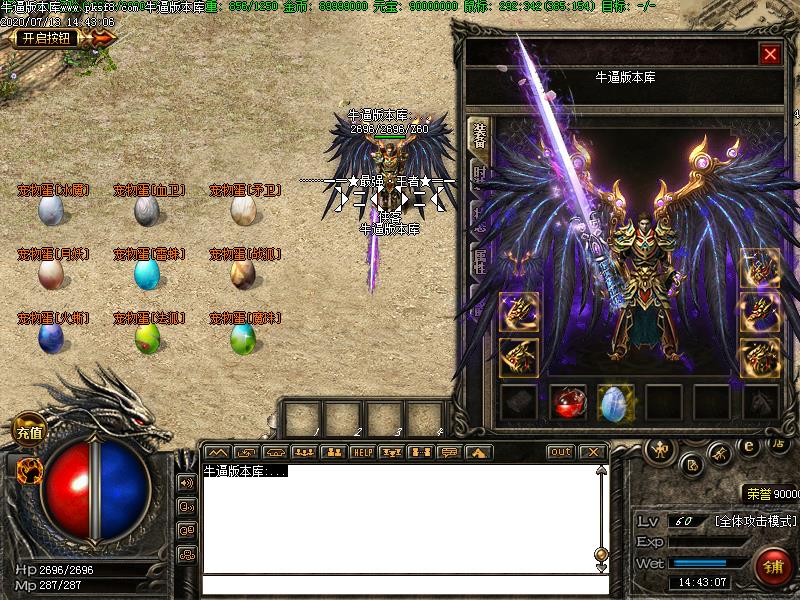Click the 开启按钮 button

(46, 39)
